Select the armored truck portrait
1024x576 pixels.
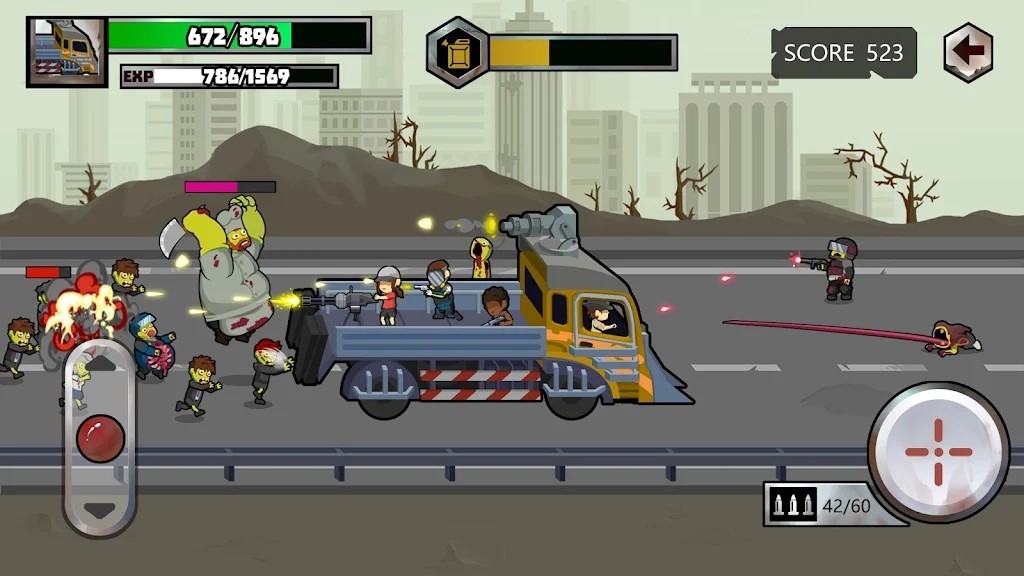click(x=66, y=52)
